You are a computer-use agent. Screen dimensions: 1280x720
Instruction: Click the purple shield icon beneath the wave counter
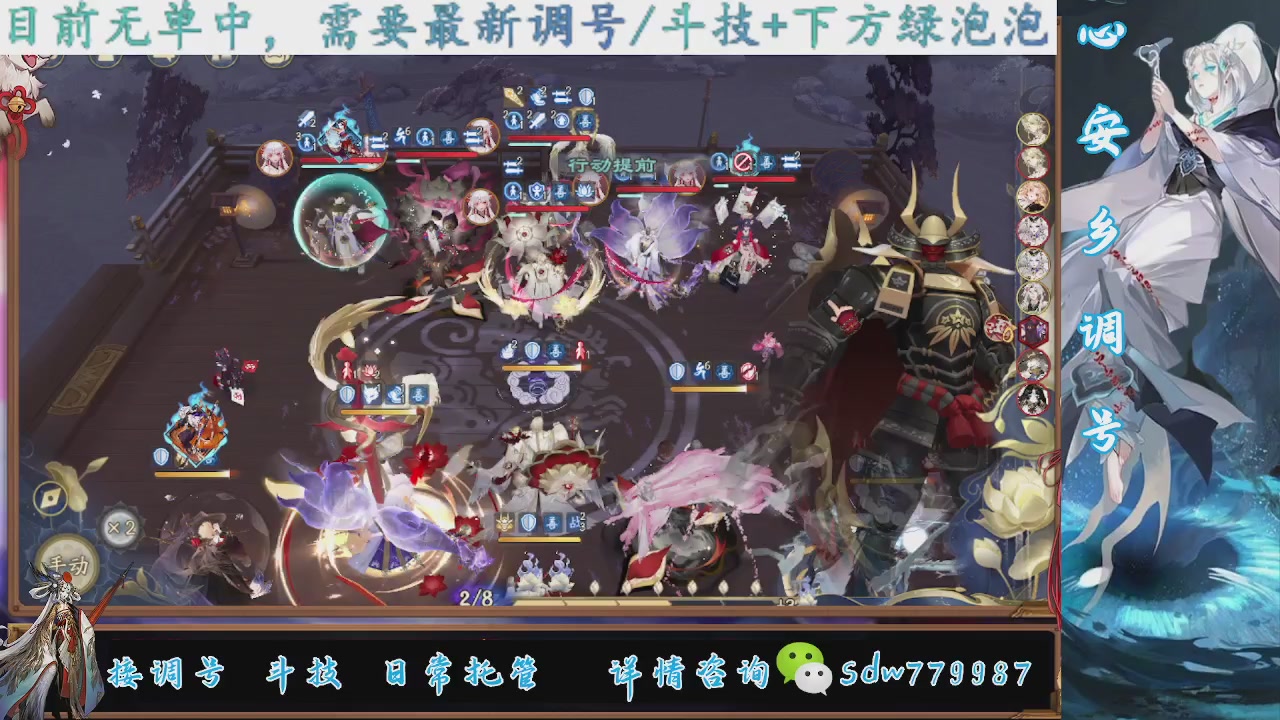527,523
